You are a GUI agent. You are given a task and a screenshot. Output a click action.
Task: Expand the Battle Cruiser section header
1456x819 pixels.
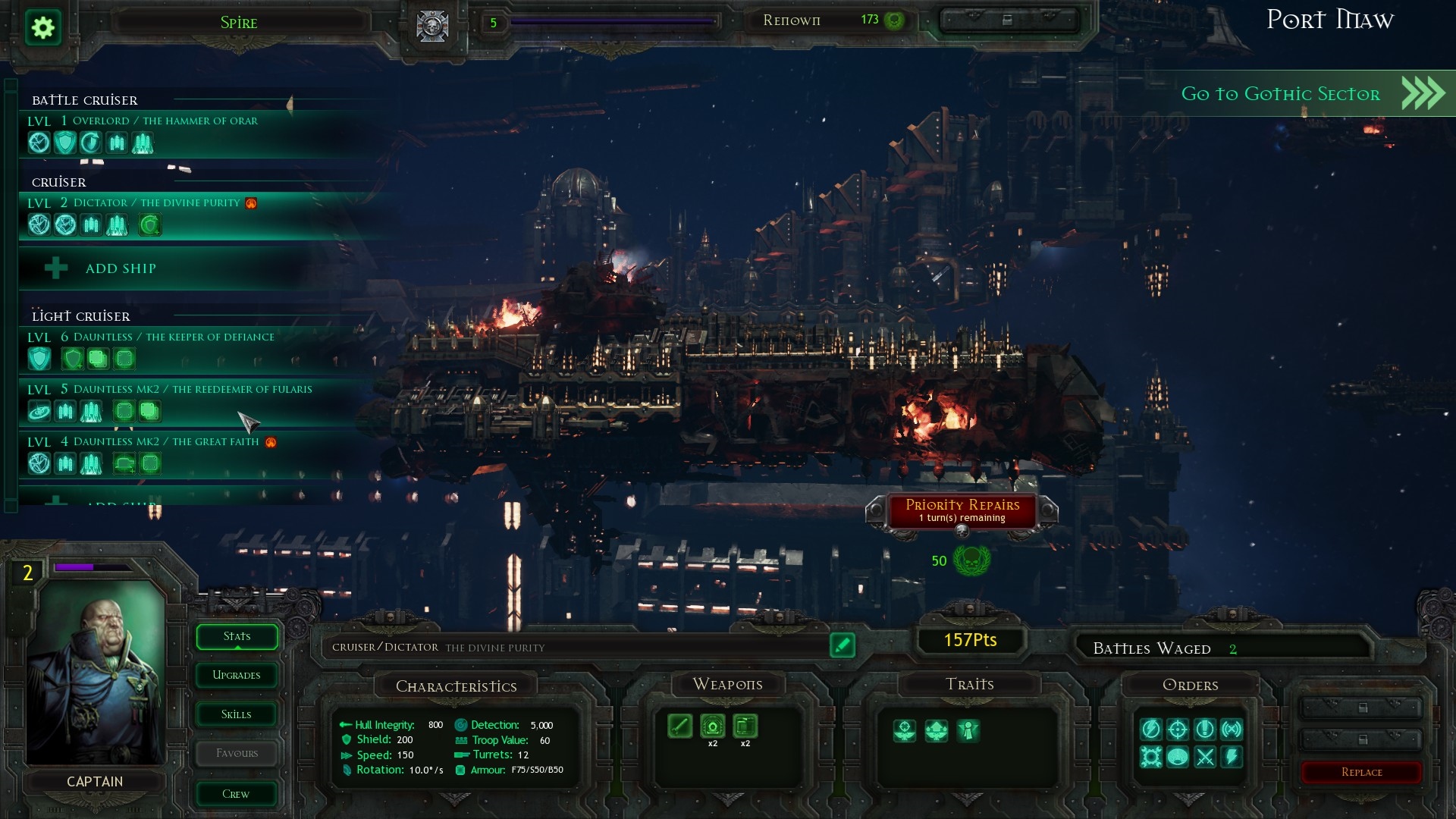pos(84,100)
